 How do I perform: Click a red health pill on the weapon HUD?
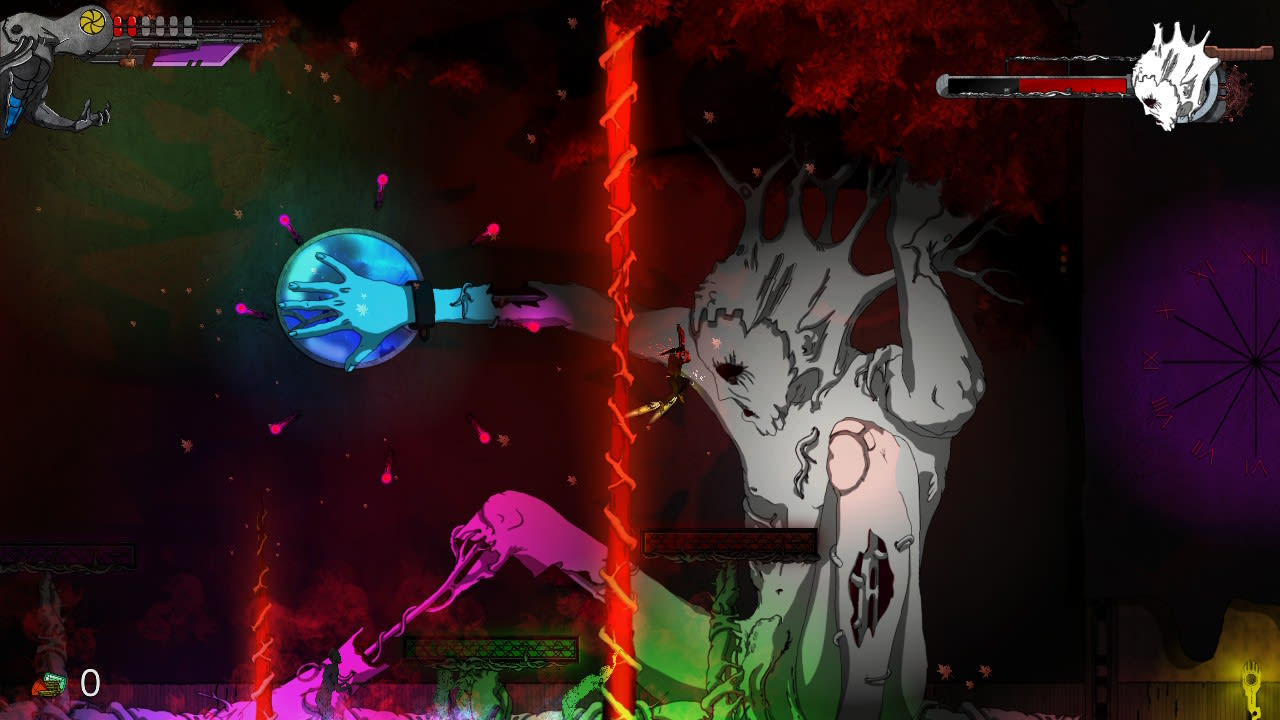coord(120,26)
